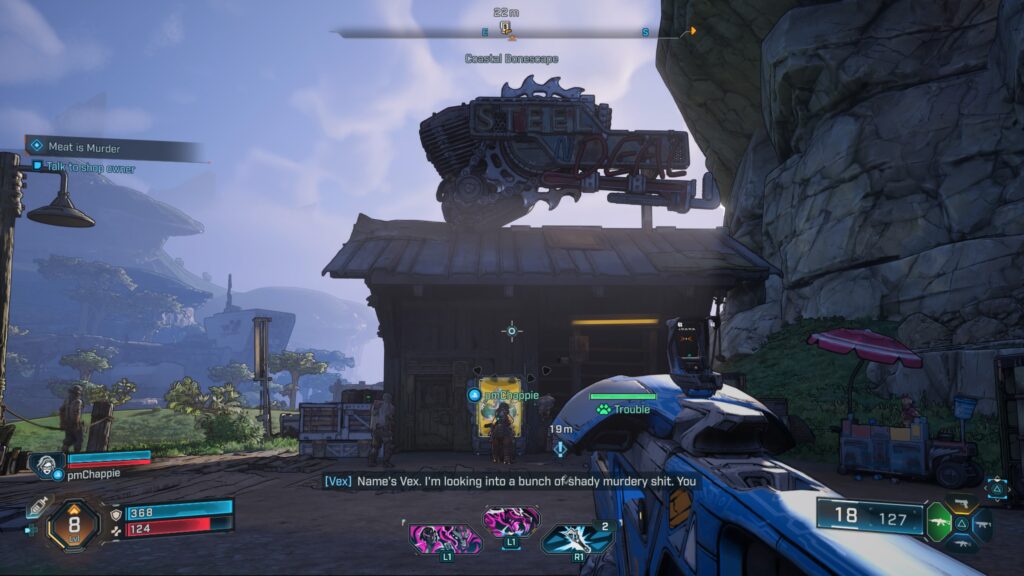Click the Talk to shop owner objective
Viewport: 1024px width, 576px height.
(90, 168)
